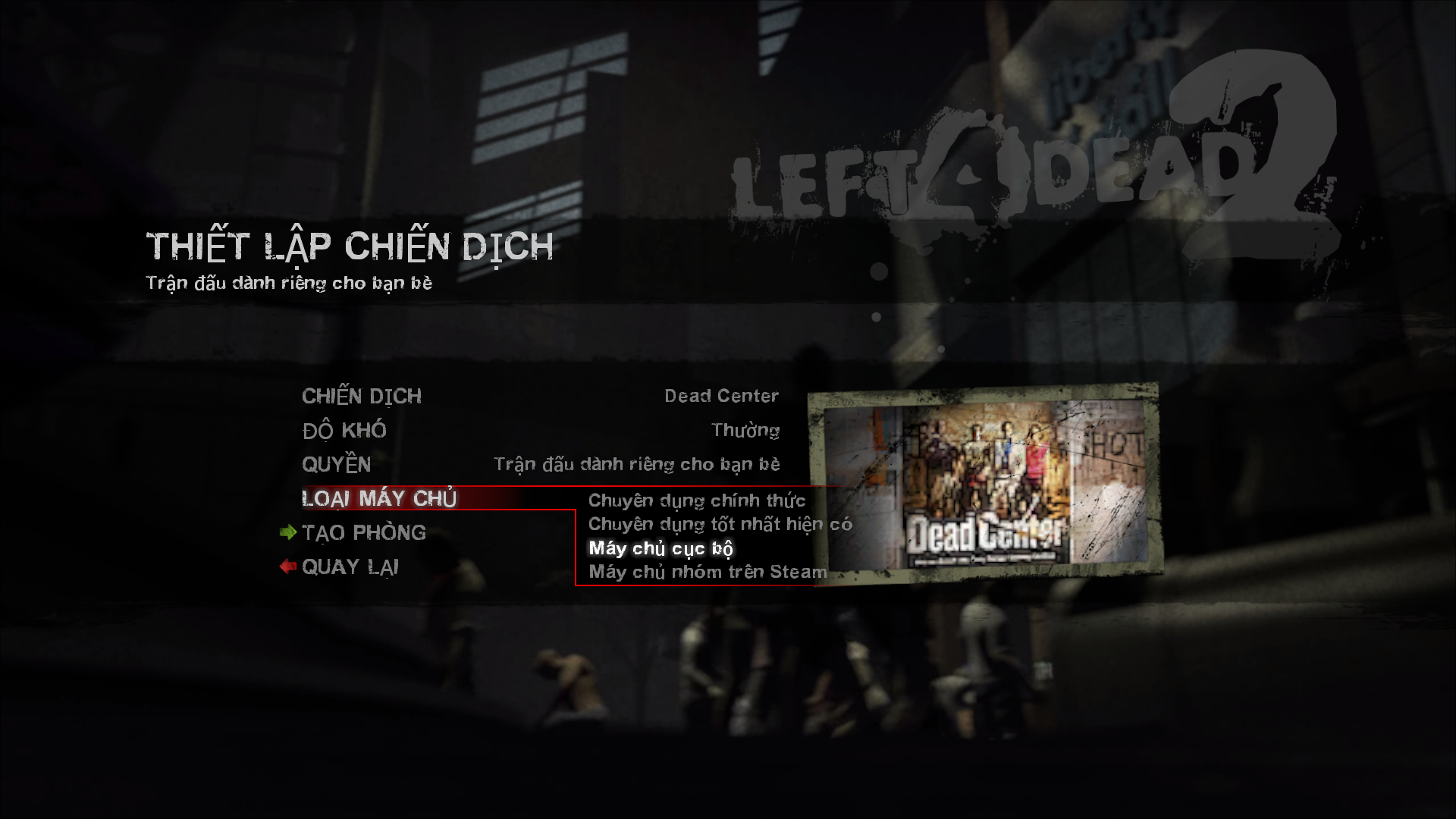
Task: Click the green arrow beside TẠO PHÒNG
Action: coord(288,532)
